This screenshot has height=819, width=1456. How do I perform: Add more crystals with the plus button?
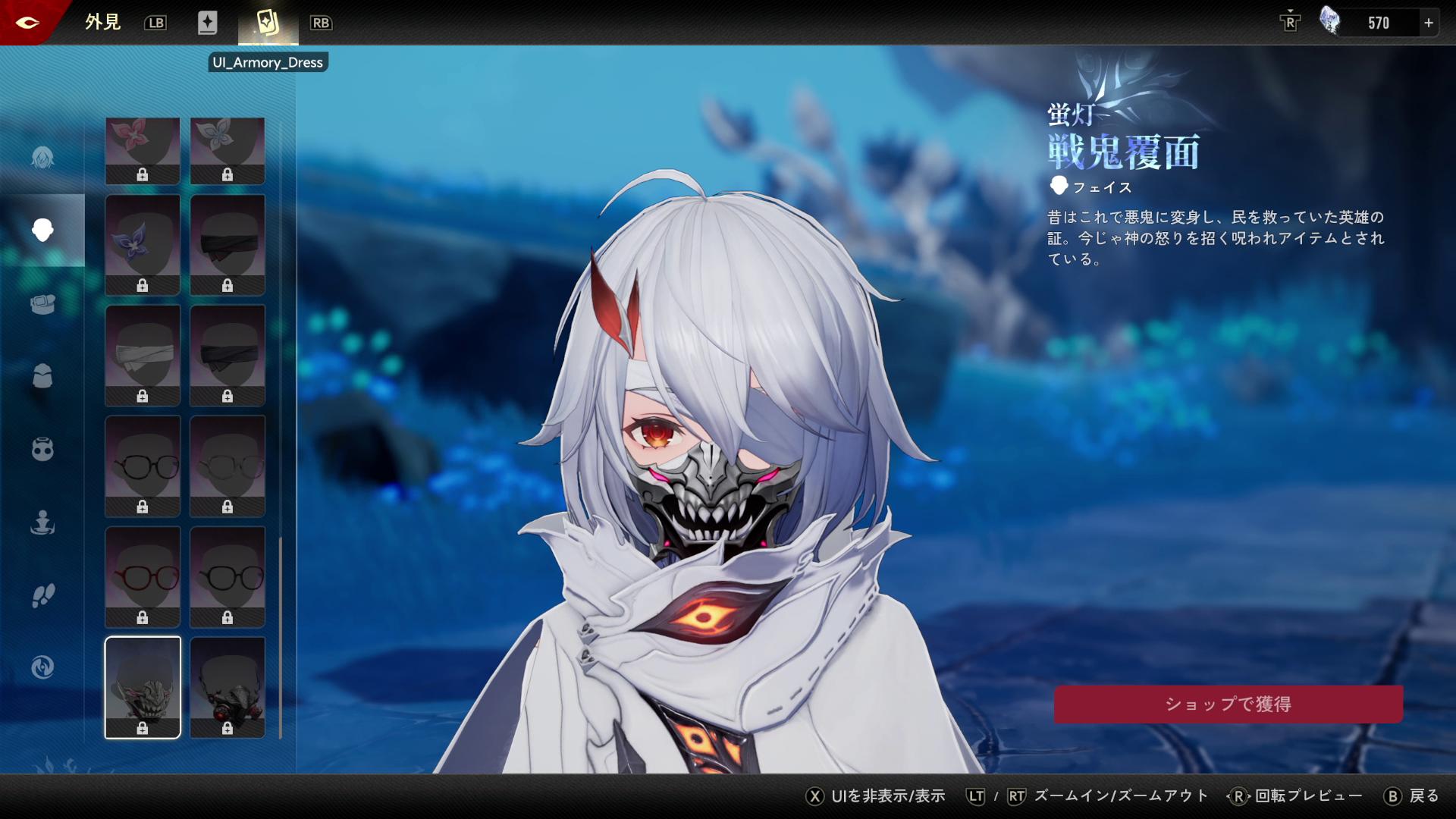[1429, 23]
